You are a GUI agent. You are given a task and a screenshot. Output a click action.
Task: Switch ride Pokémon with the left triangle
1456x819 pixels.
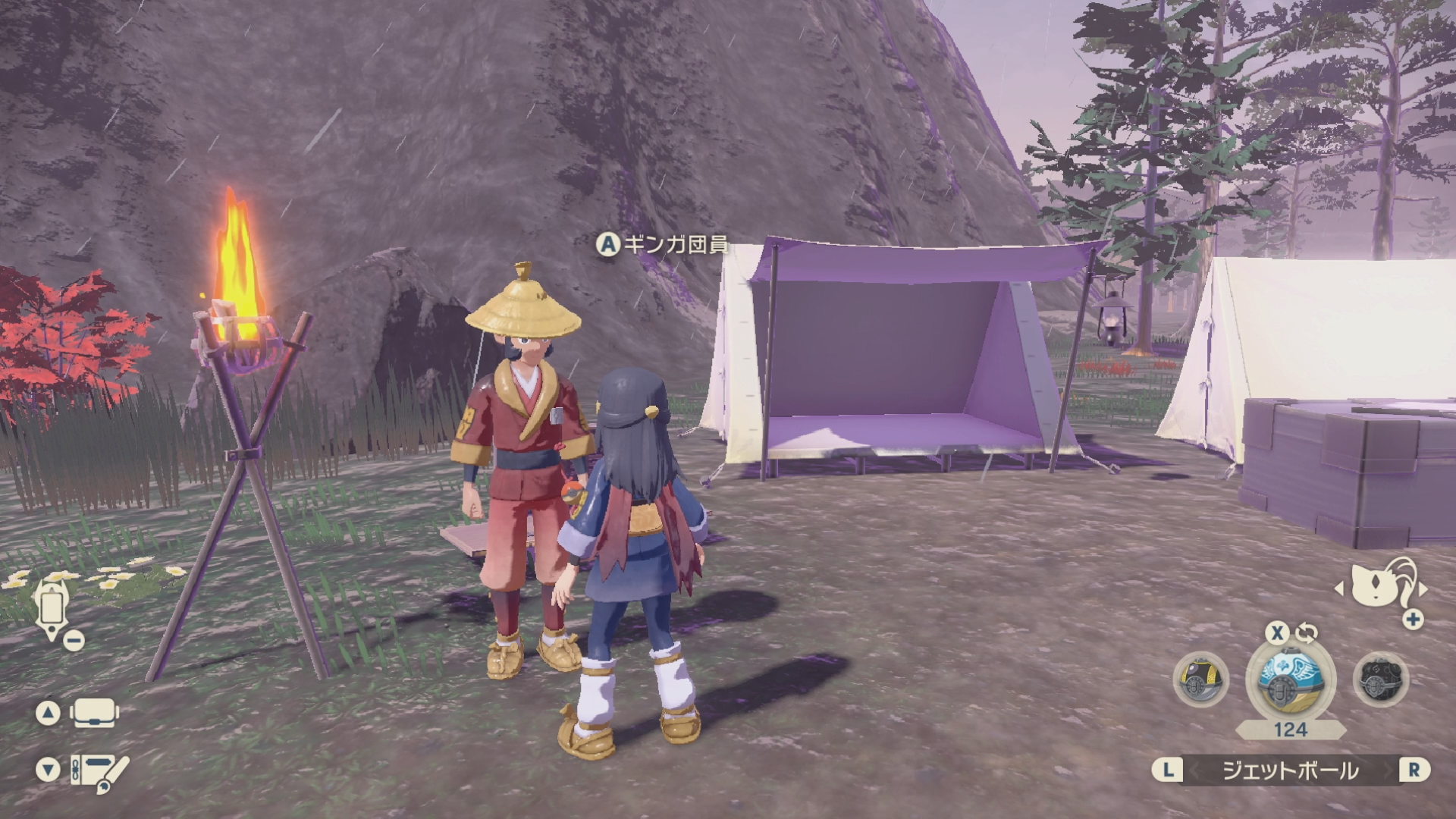click(x=1339, y=588)
